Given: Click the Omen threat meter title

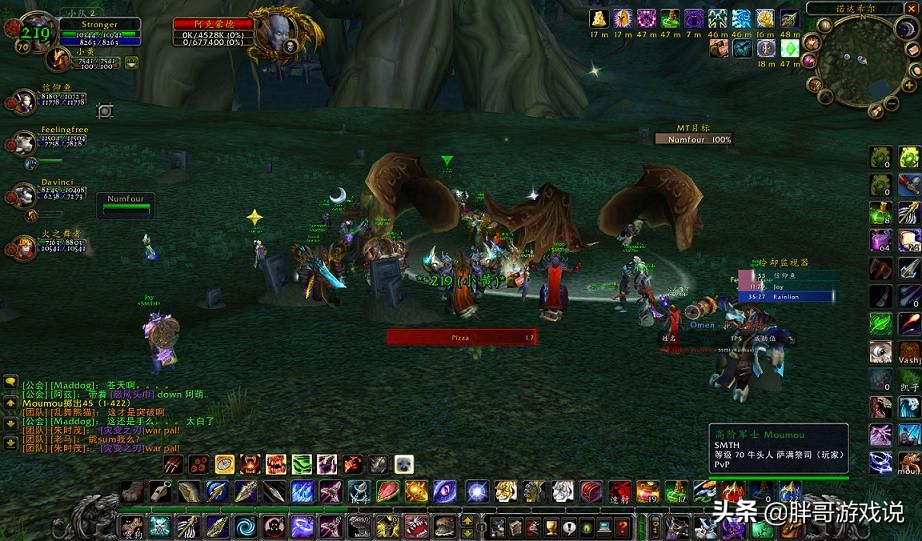Looking at the screenshot, I should (x=702, y=324).
